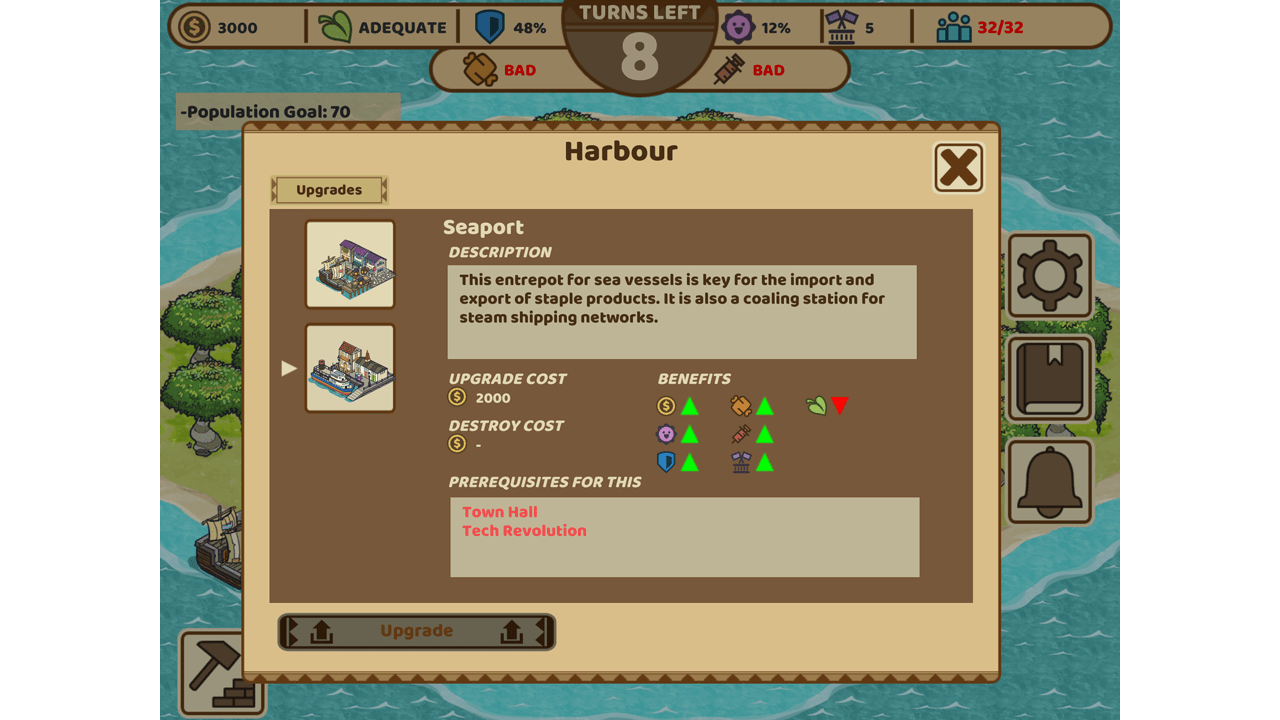Click the Upgrade button
The image size is (1280, 720).
pos(416,631)
